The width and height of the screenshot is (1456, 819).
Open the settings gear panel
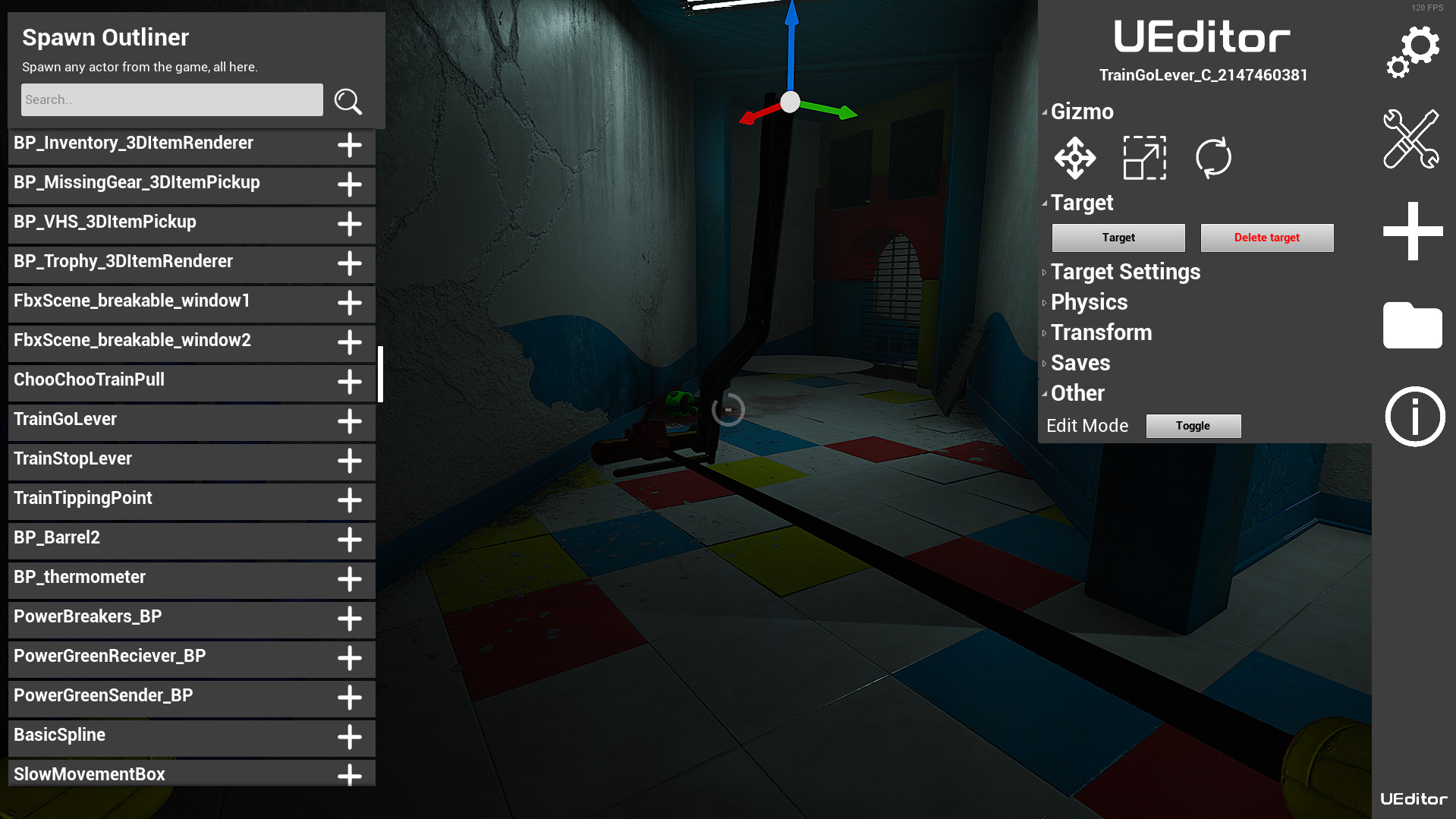coord(1413,51)
